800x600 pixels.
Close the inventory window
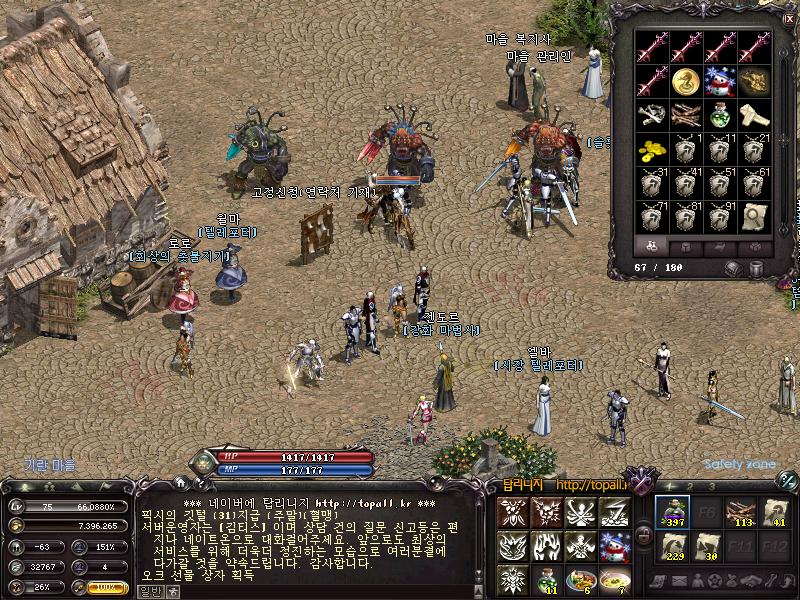(x=789, y=18)
